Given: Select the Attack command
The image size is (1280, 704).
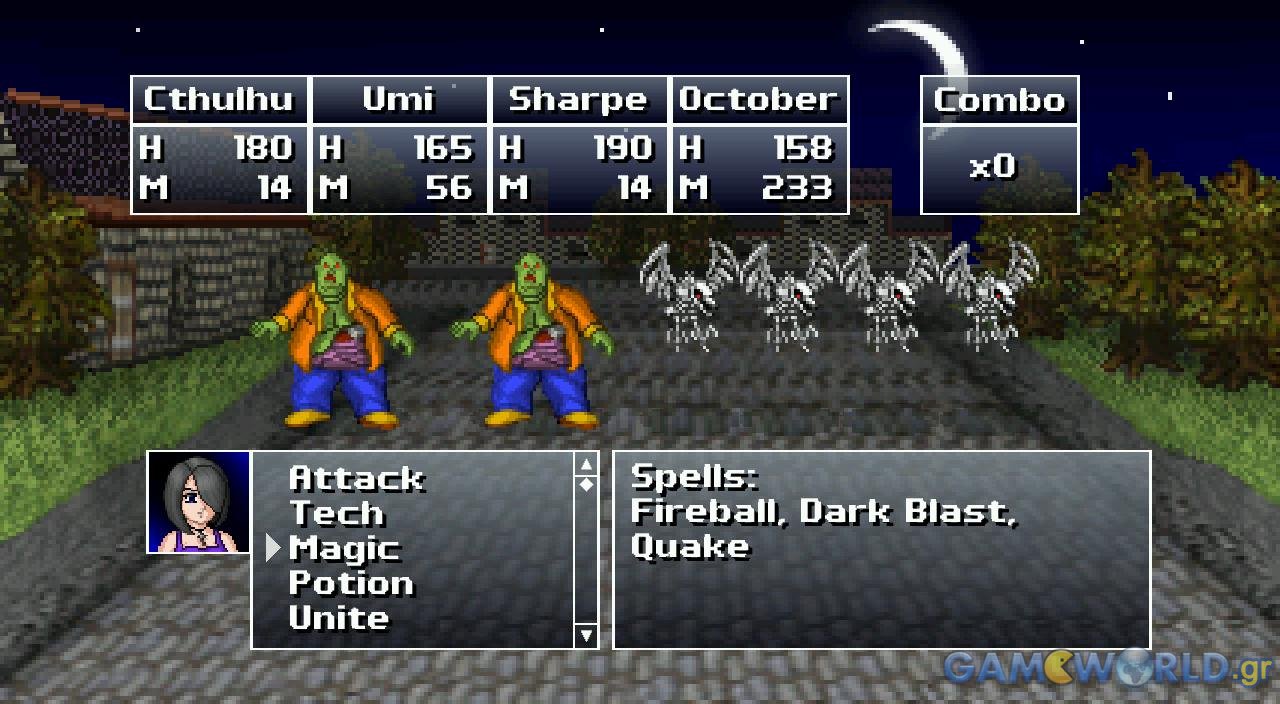Looking at the screenshot, I should (x=356, y=479).
